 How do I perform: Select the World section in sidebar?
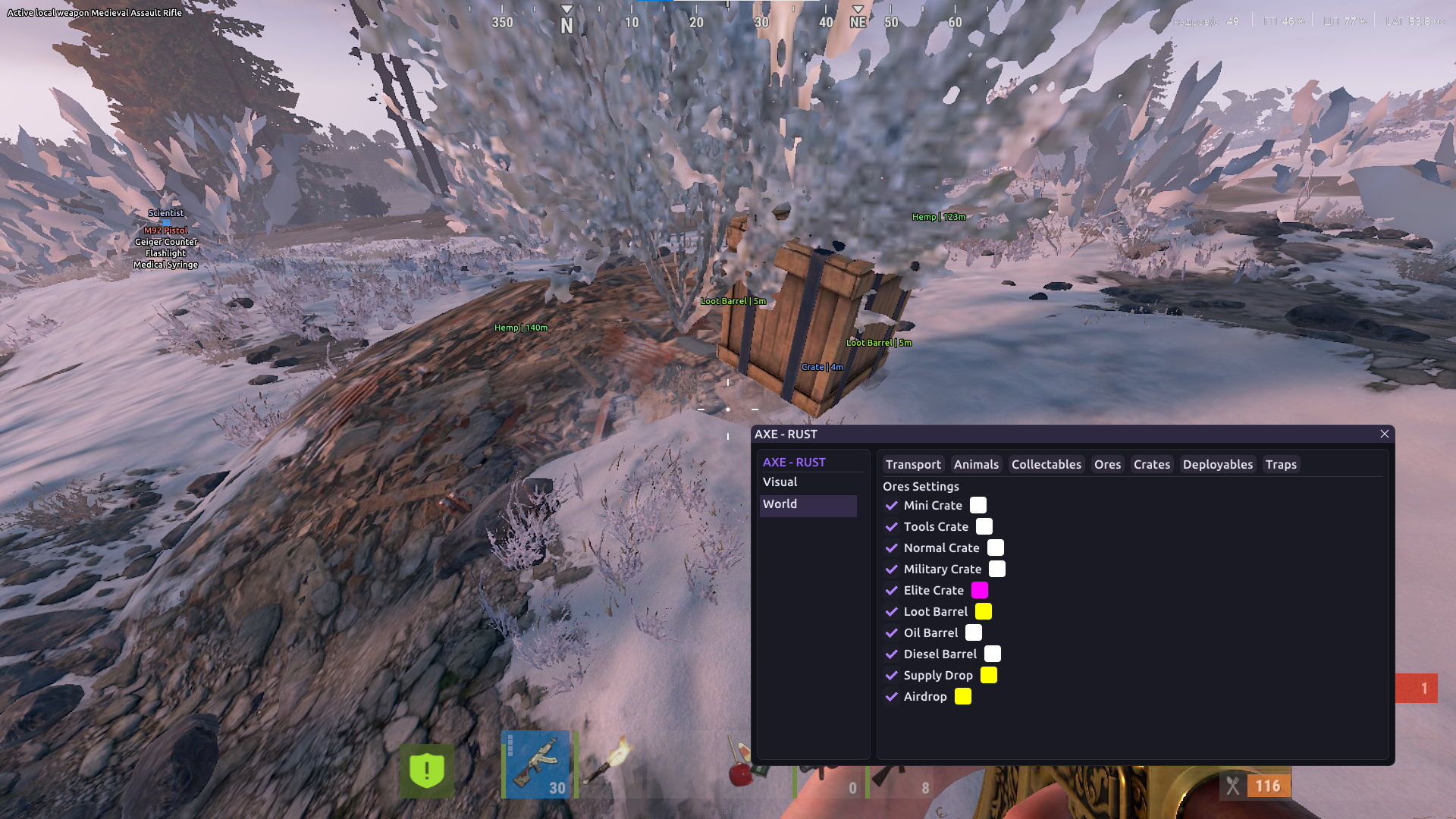(780, 504)
